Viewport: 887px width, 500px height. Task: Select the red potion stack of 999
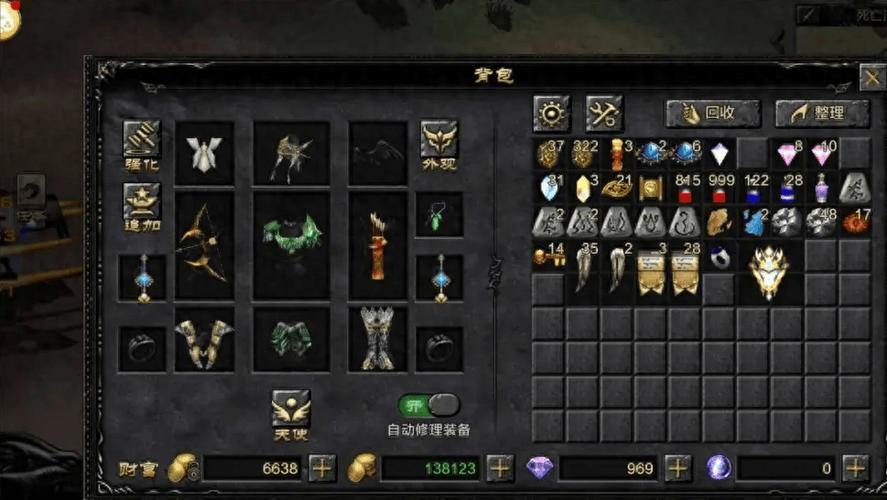click(x=719, y=188)
